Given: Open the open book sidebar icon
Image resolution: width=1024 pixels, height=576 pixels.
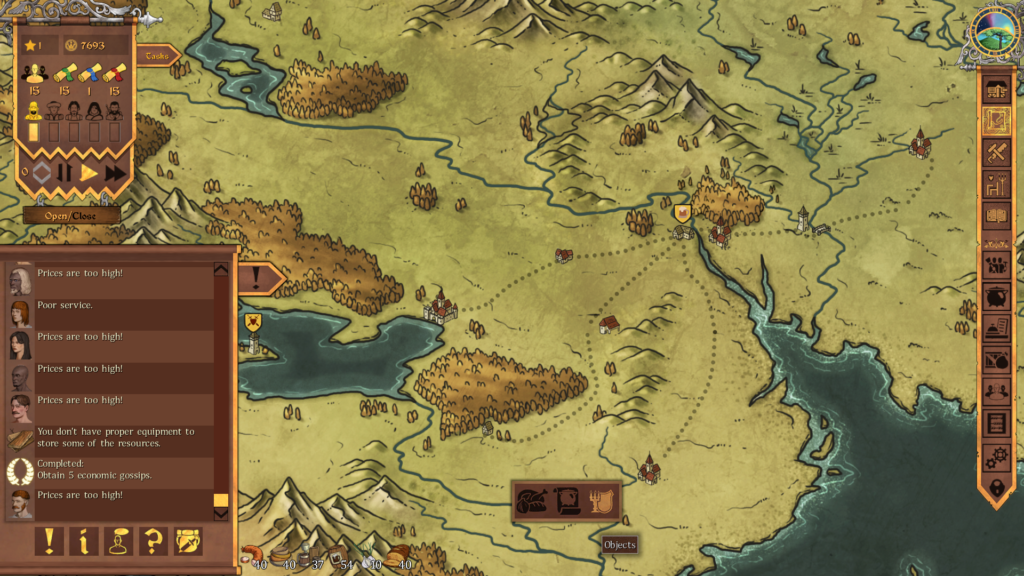Looking at the screenshot, I should pos(996,214).
